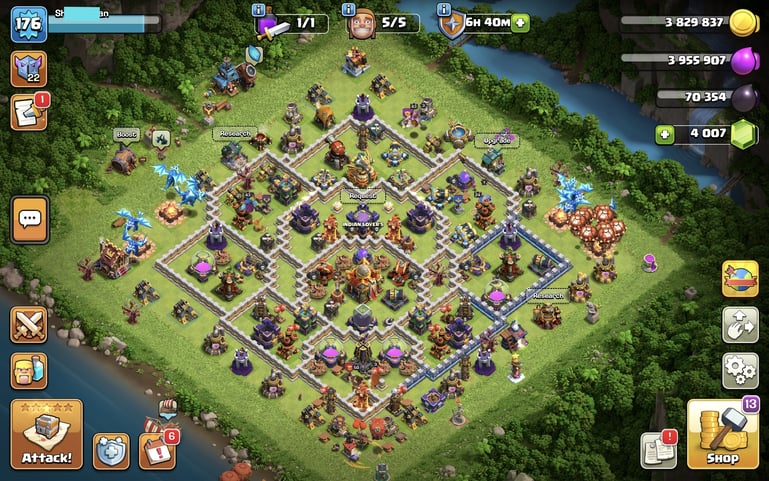
Task: Extend shield using the plus beside 6H 40M
Action: click(520, 23)
